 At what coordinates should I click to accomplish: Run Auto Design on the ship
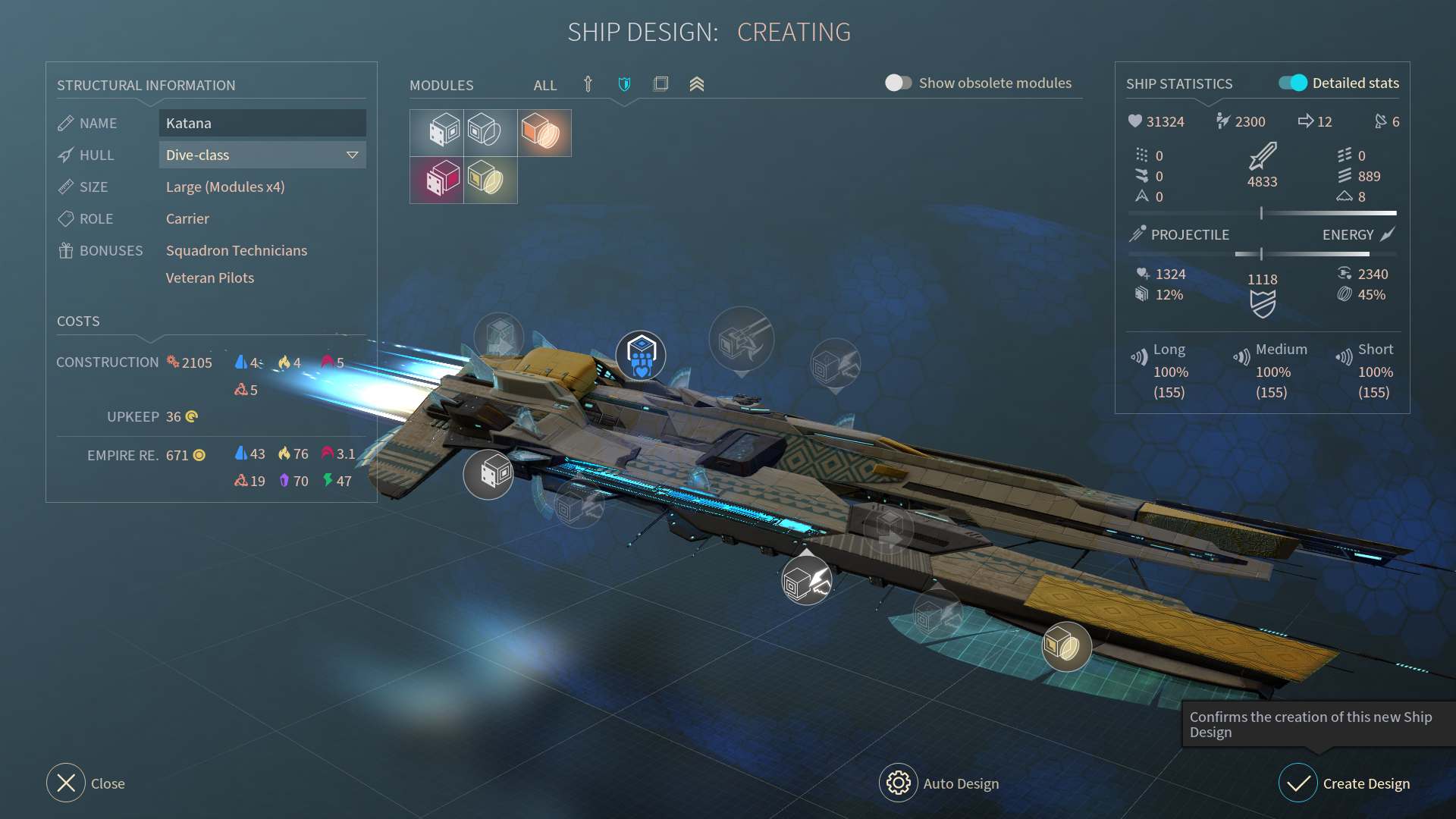[x=939, y=783]
